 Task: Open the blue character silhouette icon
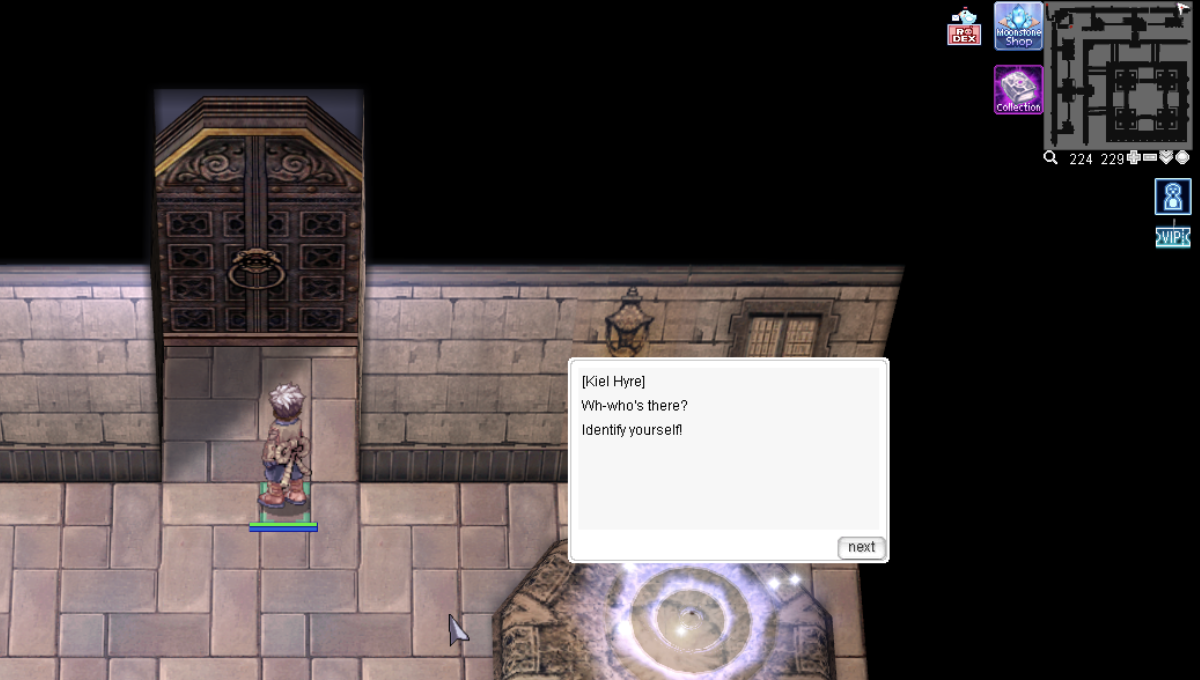tap(1173, 197)
